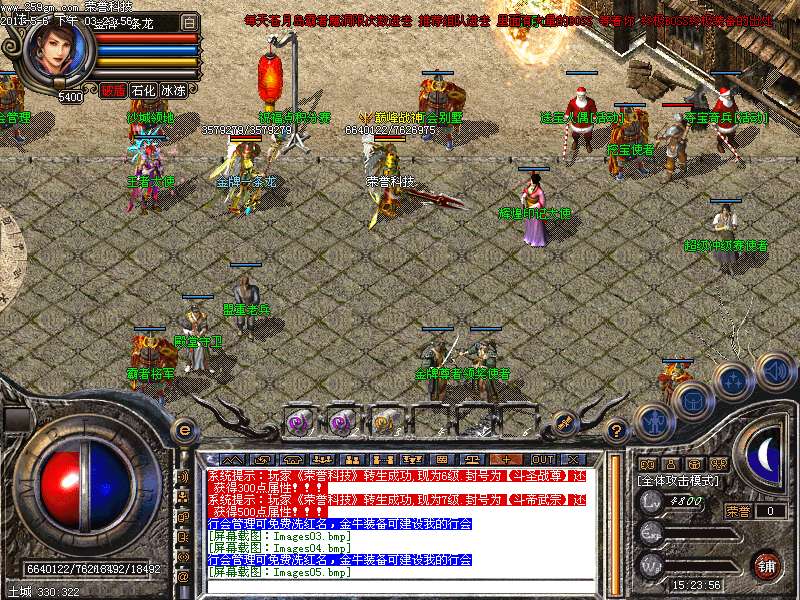Open the orange question mark help
The width and height of the screenshot is (800, 600).
618,430
